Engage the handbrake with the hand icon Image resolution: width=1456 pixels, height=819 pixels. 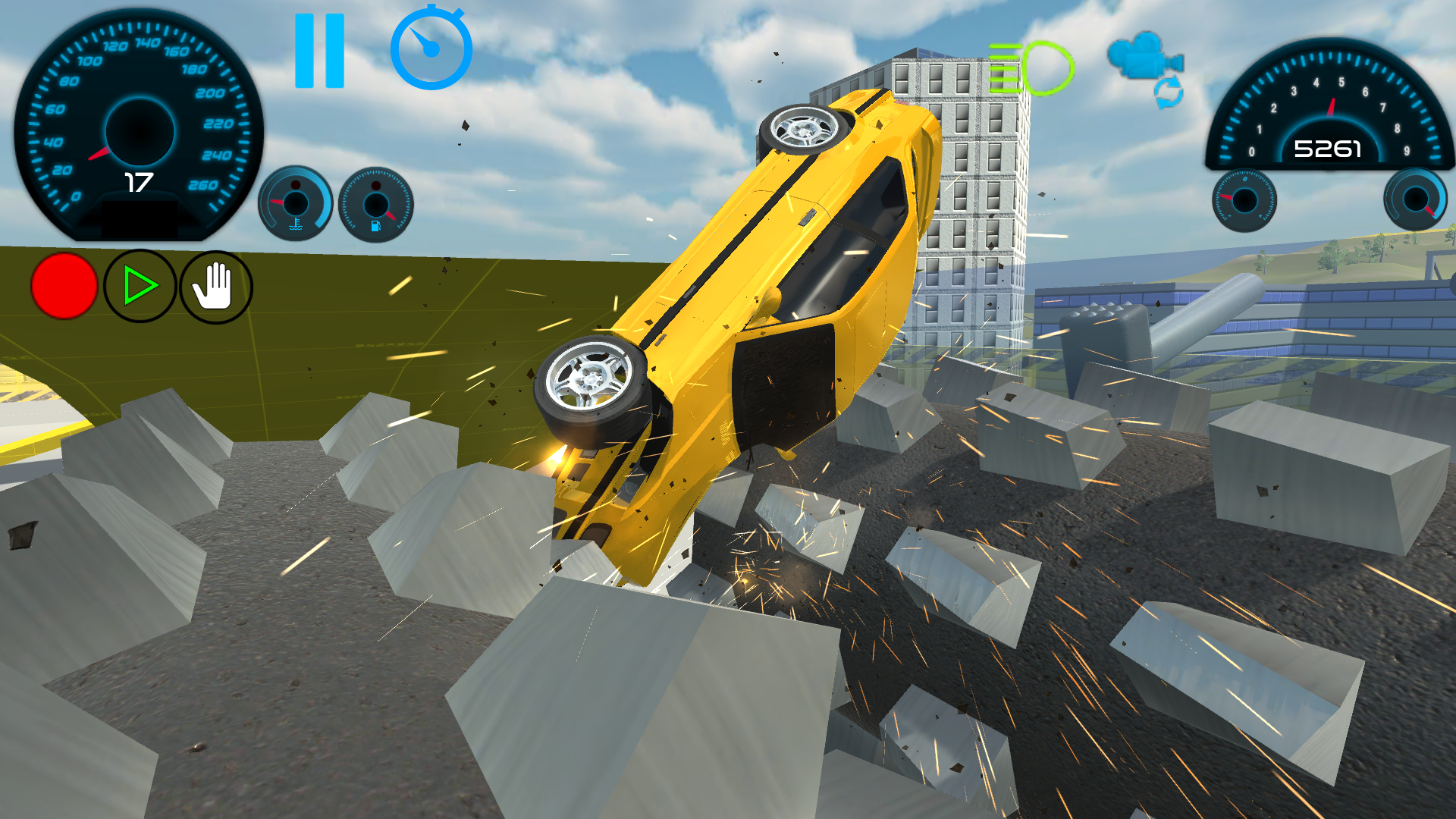pos(215,286)
